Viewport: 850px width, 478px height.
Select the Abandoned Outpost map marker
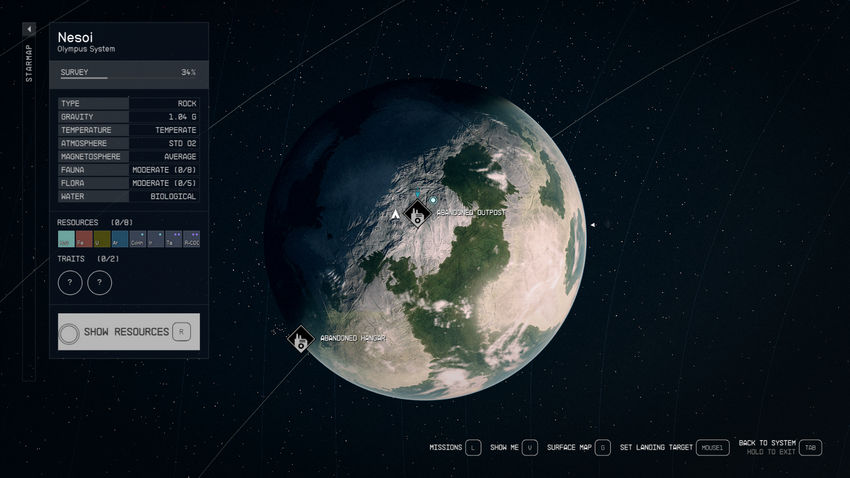[417, 214]
